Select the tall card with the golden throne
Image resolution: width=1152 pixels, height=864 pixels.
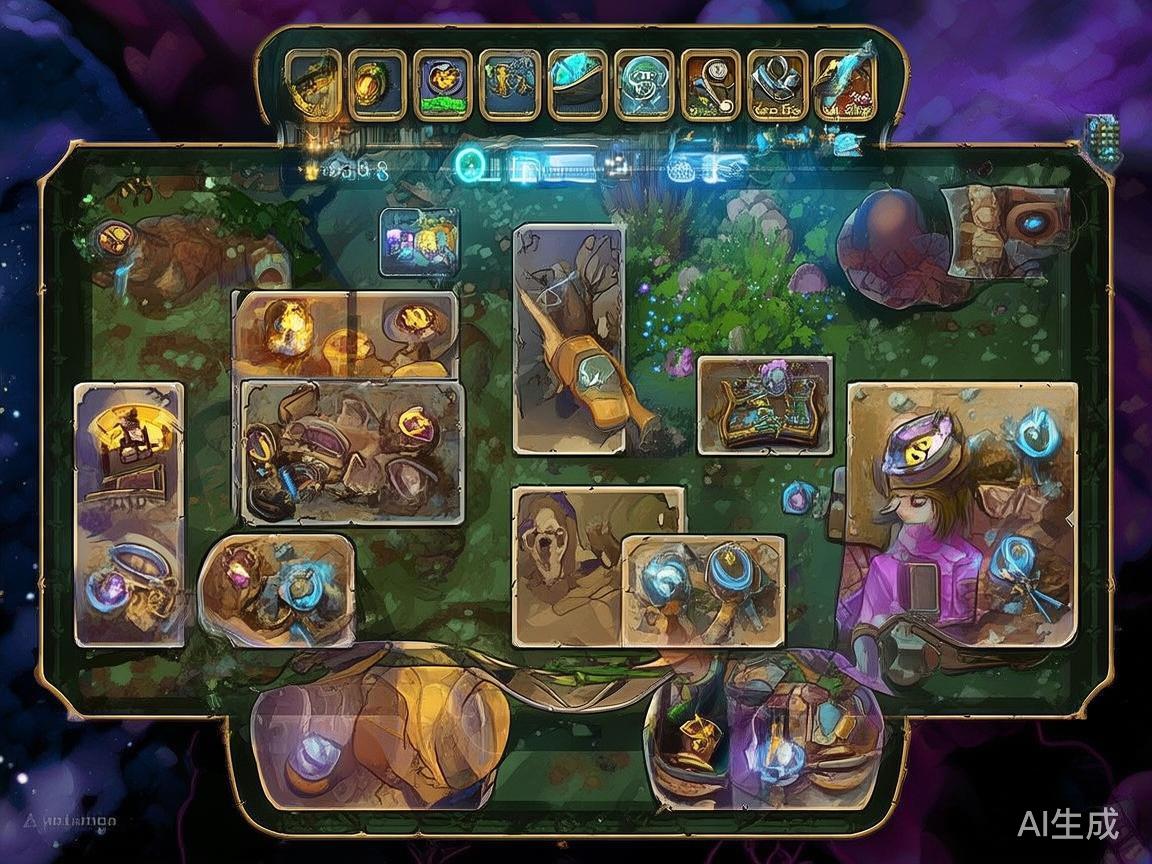(129, 514)
